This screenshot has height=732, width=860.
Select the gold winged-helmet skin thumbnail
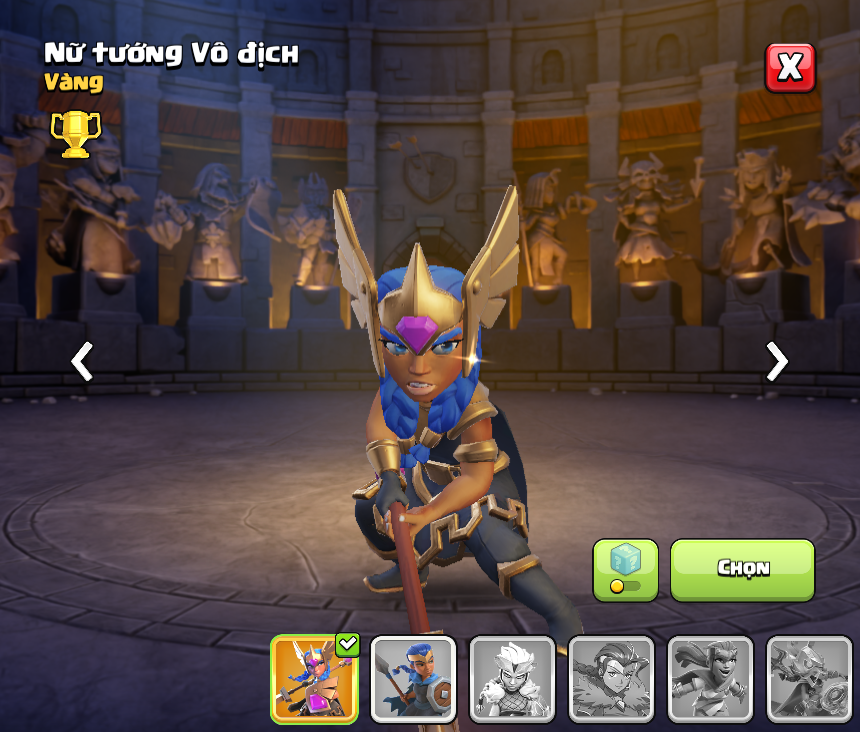314,679
